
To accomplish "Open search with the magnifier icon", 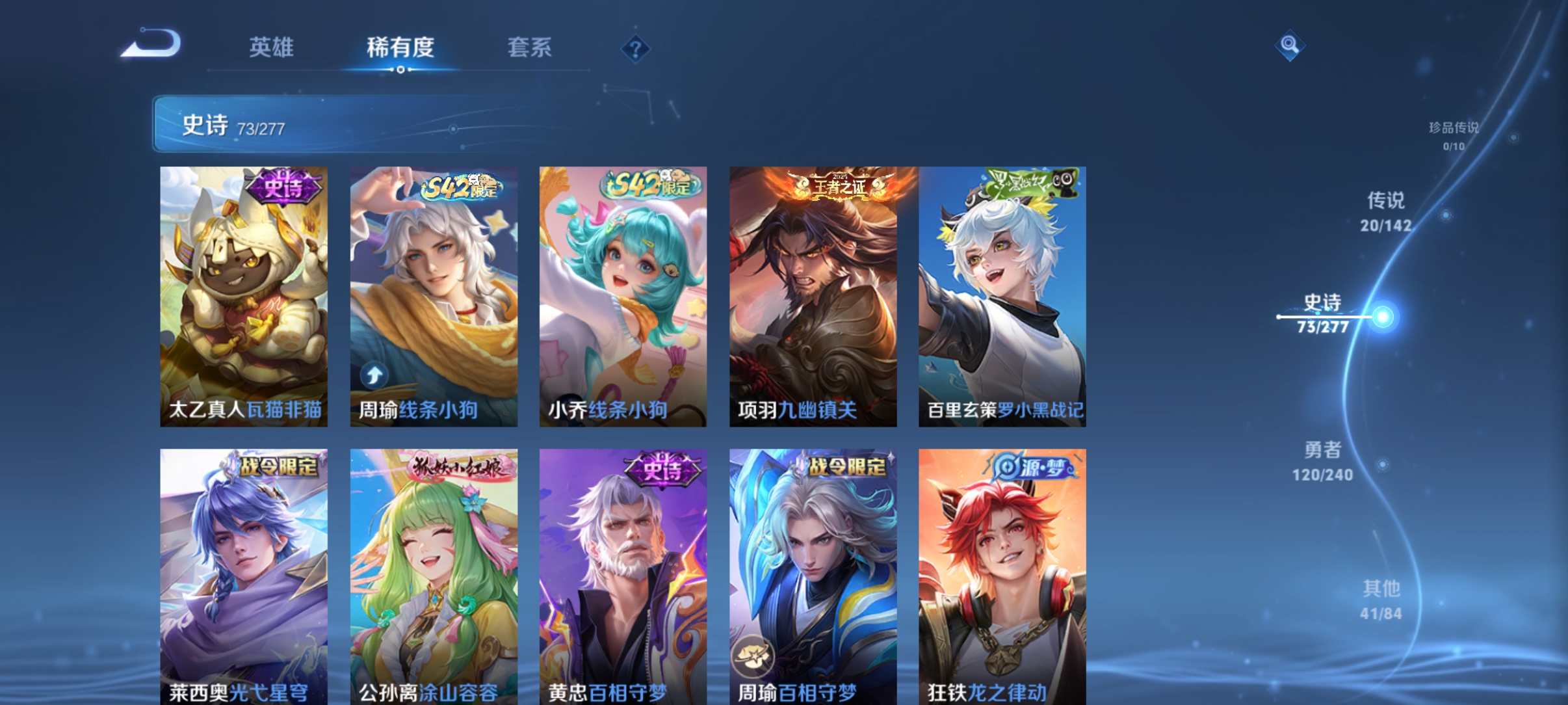I will tap(1290, 46).
